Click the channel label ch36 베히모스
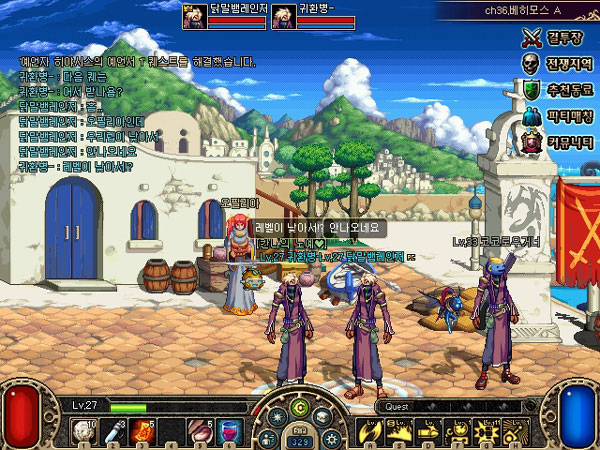 pyautogui.click(x=515, y=9)
